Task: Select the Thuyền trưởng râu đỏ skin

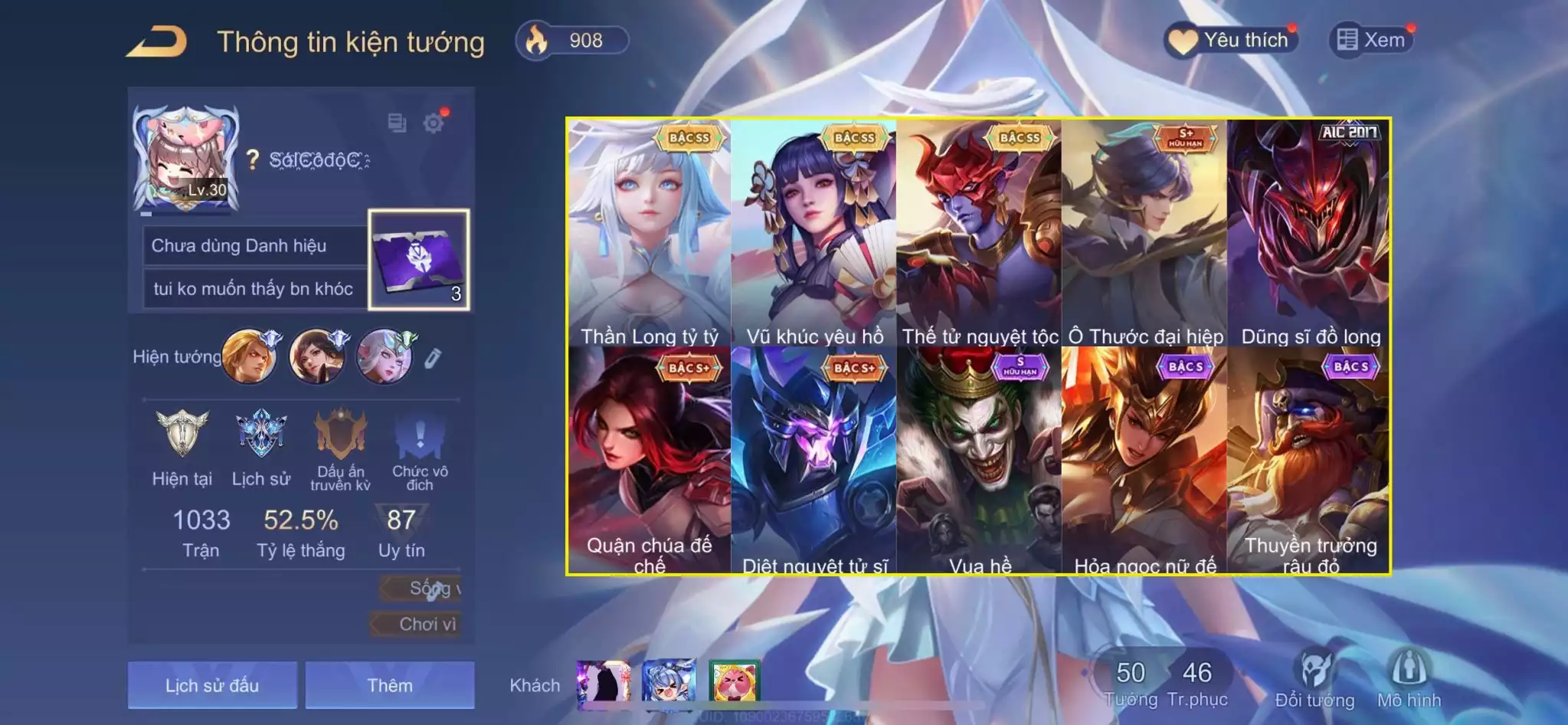Action: (x=1310, y=460)
